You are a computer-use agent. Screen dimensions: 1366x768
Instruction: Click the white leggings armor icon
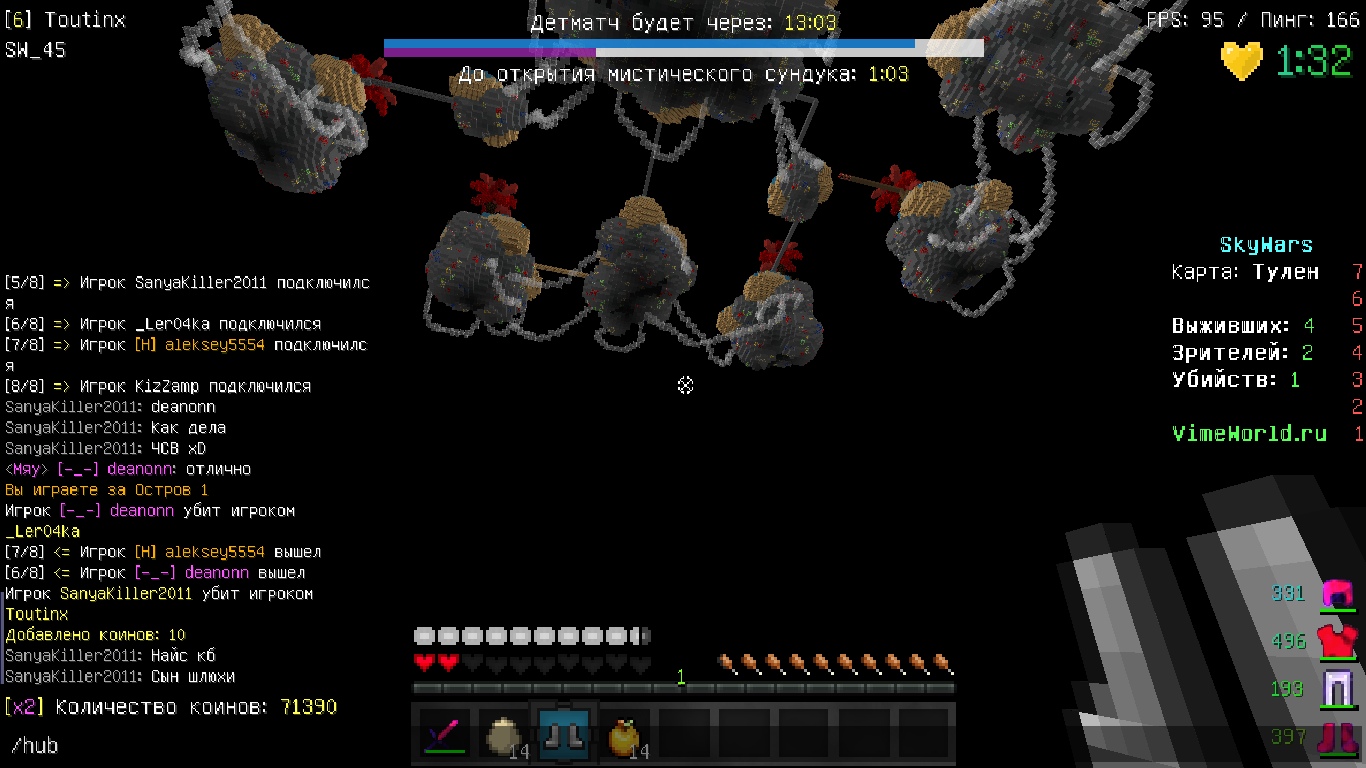tap(1337, 689)
